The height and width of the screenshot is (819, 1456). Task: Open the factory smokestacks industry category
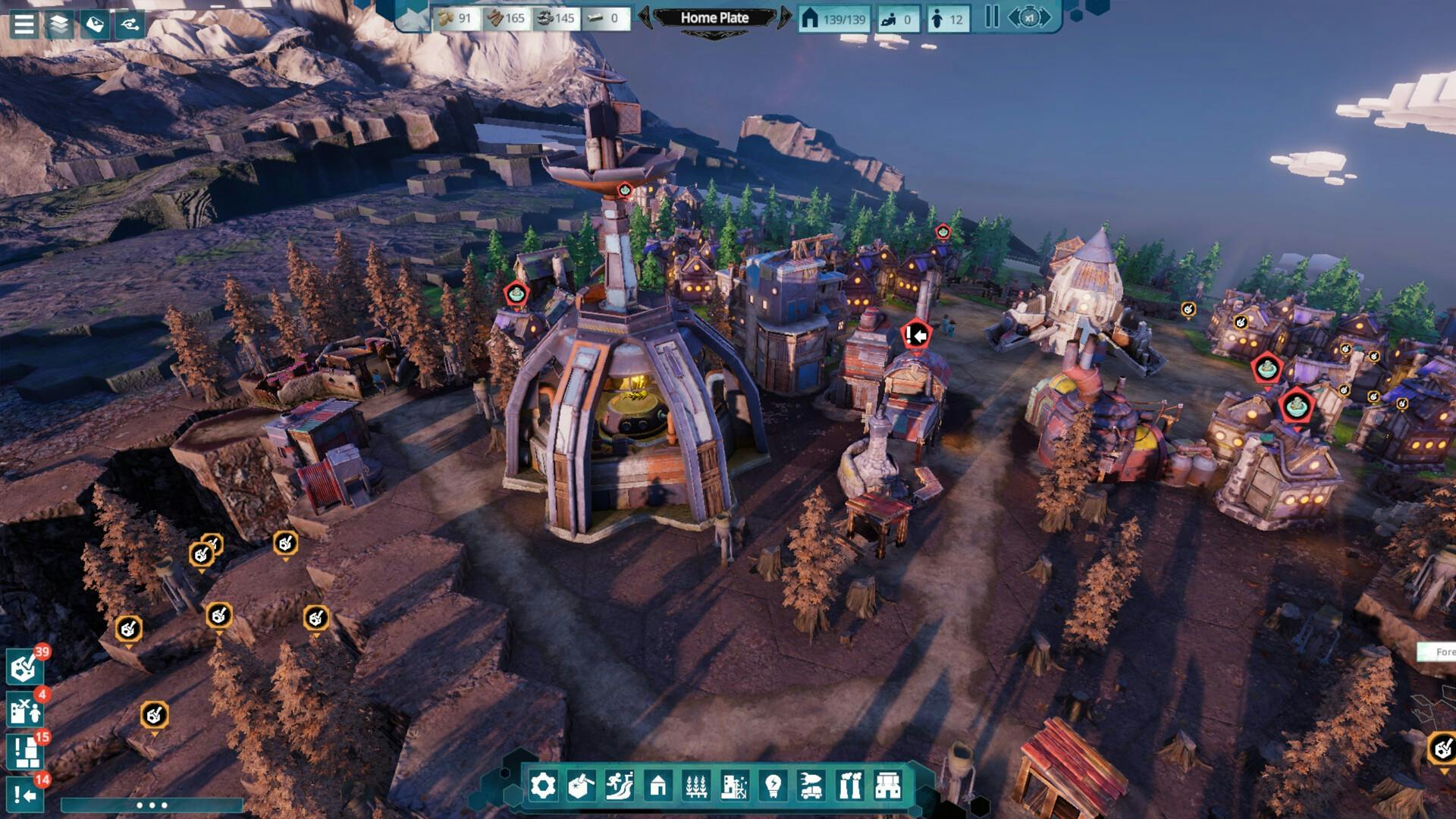pos(849,786)
